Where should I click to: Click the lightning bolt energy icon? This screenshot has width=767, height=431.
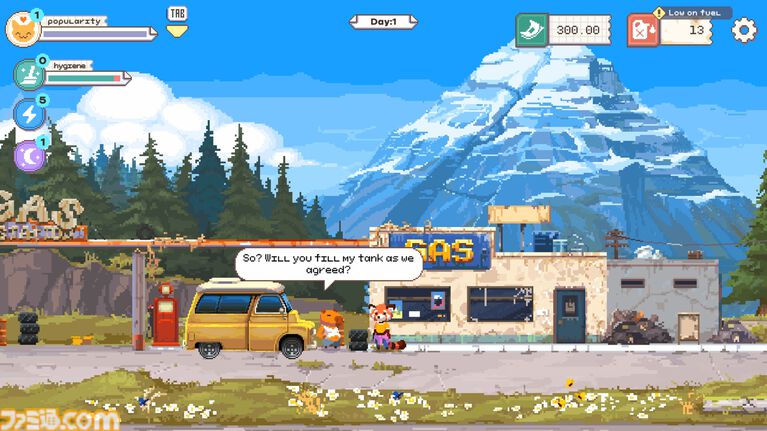[29, 114]
